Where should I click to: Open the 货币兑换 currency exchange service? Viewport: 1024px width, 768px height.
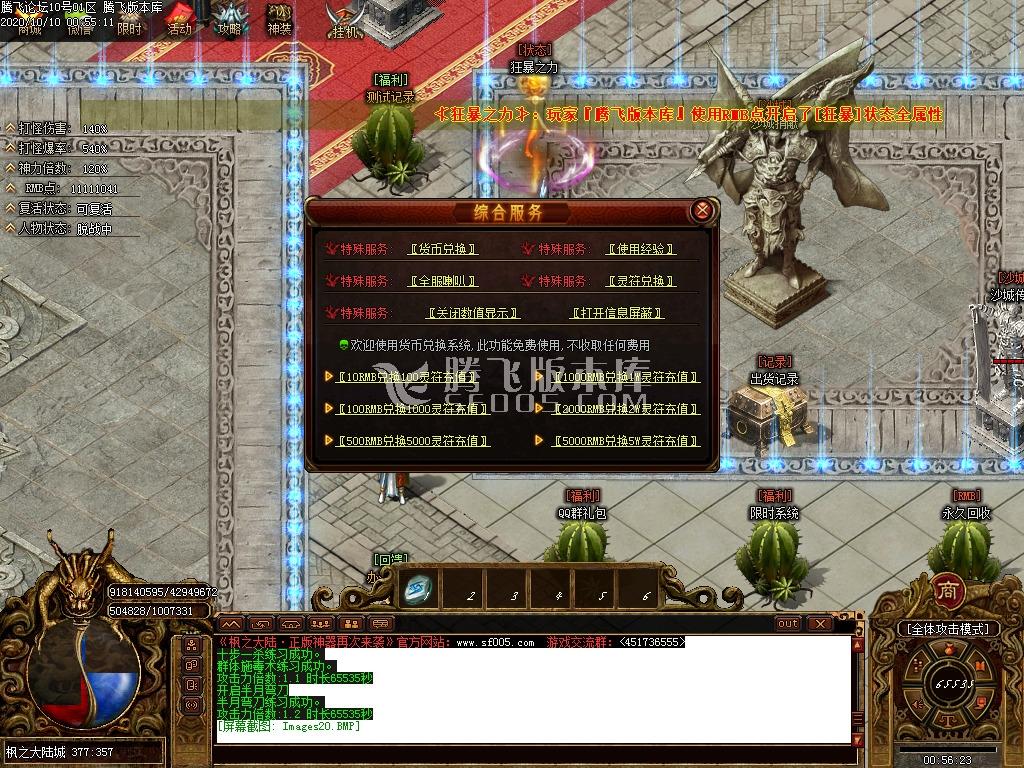(x=443, y=249)
